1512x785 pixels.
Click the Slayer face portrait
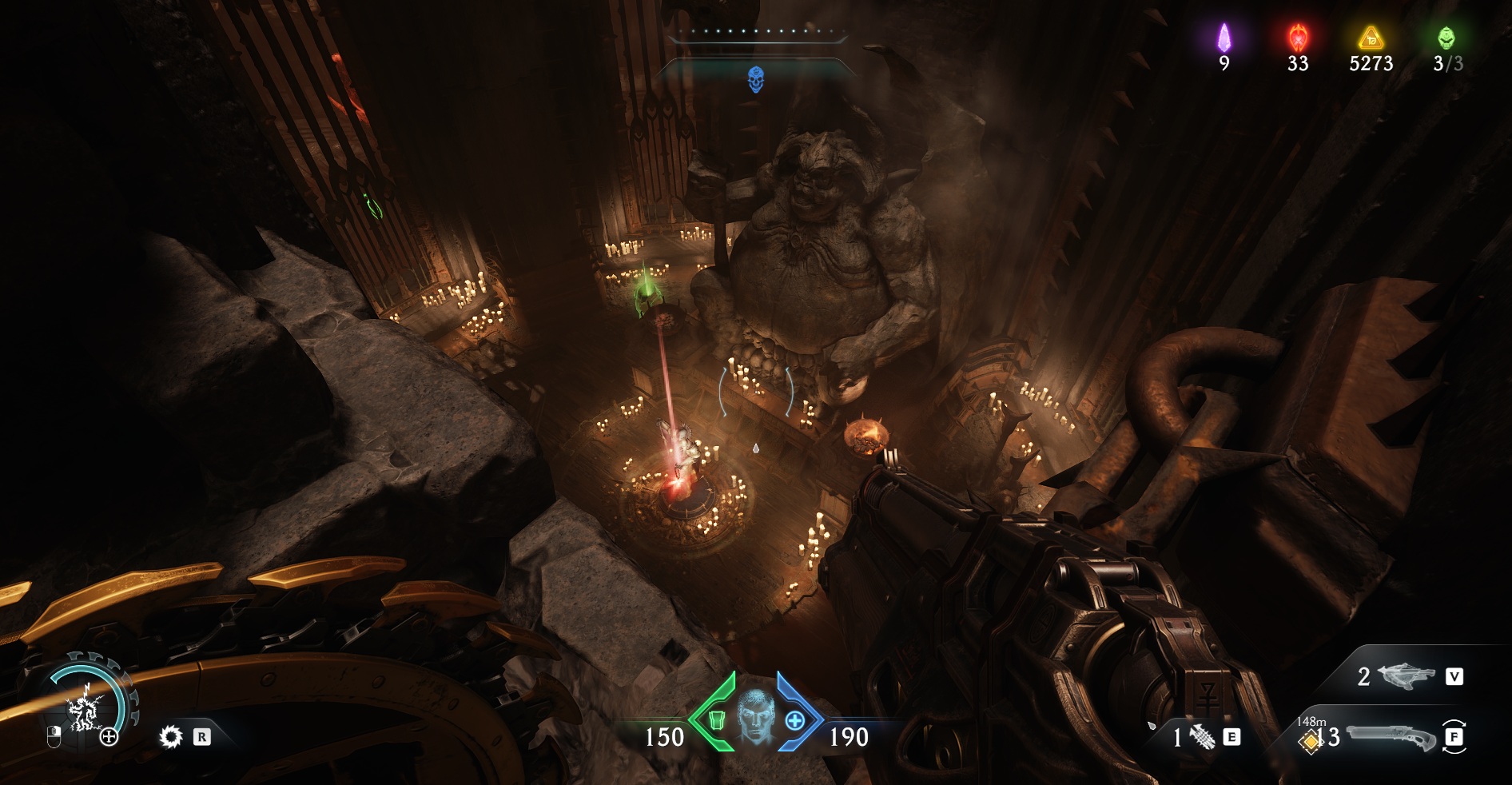pos(755,717)
